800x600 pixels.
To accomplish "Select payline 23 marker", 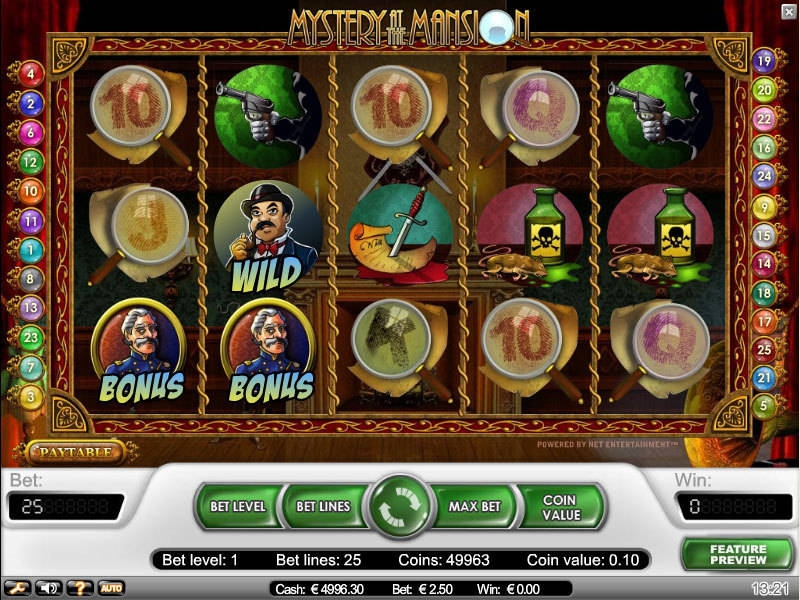I will pos(30,337).
